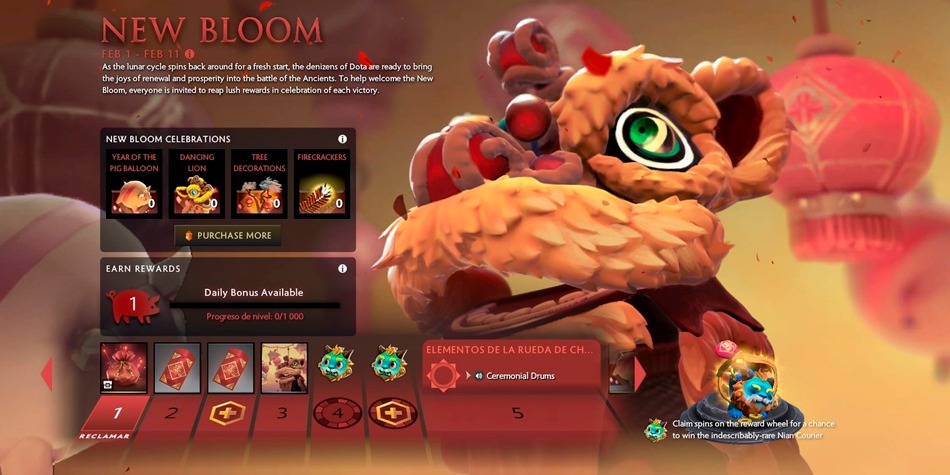Select the Year of the Pig Balloon item
The height and width of the screenshot is (475, 950).
[133, 184]
